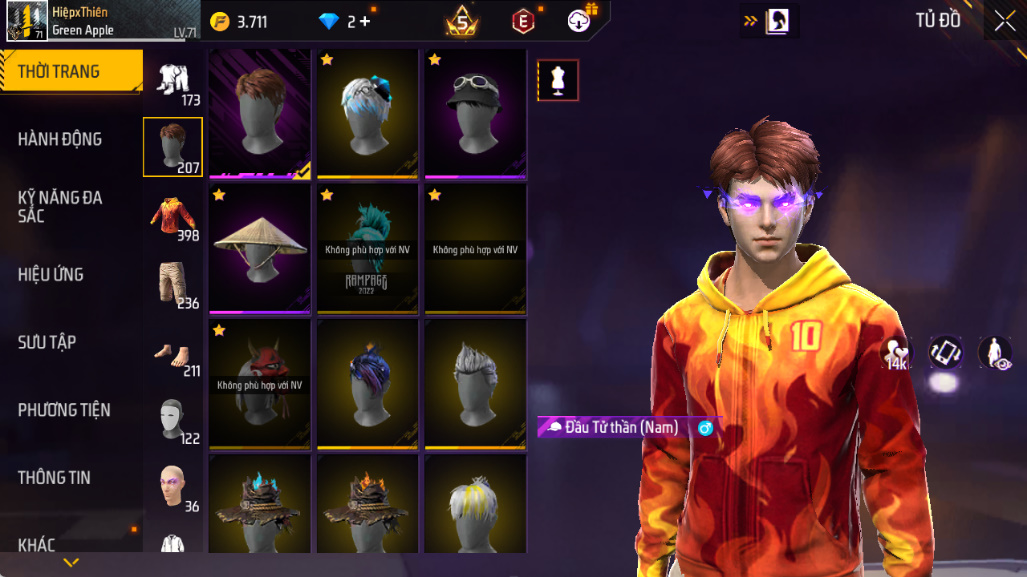Close the wardrobe screen
This screenshot has width=1027, height=577.
[x=1004, y=20]
